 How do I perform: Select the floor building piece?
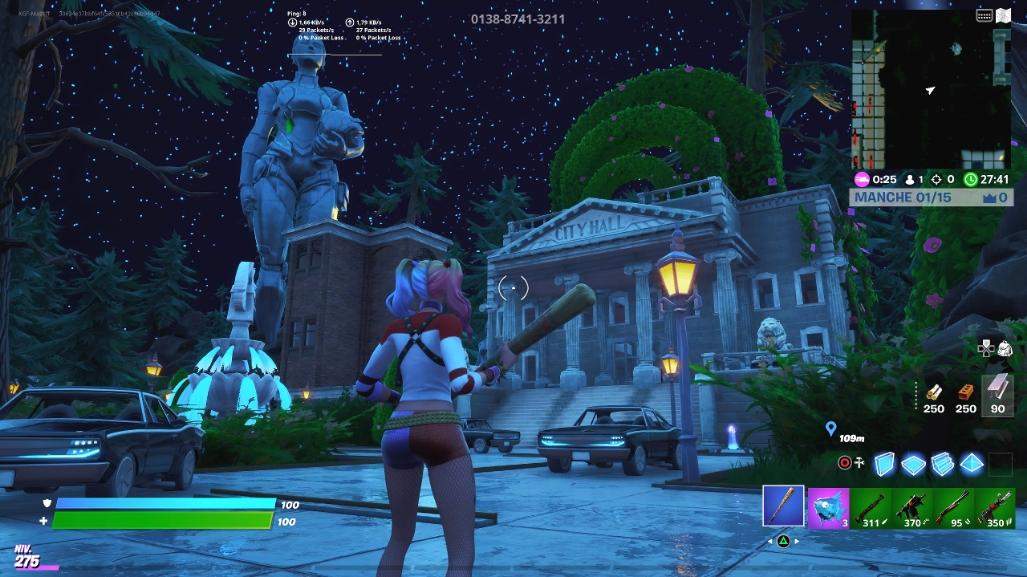tap(913, 463)
